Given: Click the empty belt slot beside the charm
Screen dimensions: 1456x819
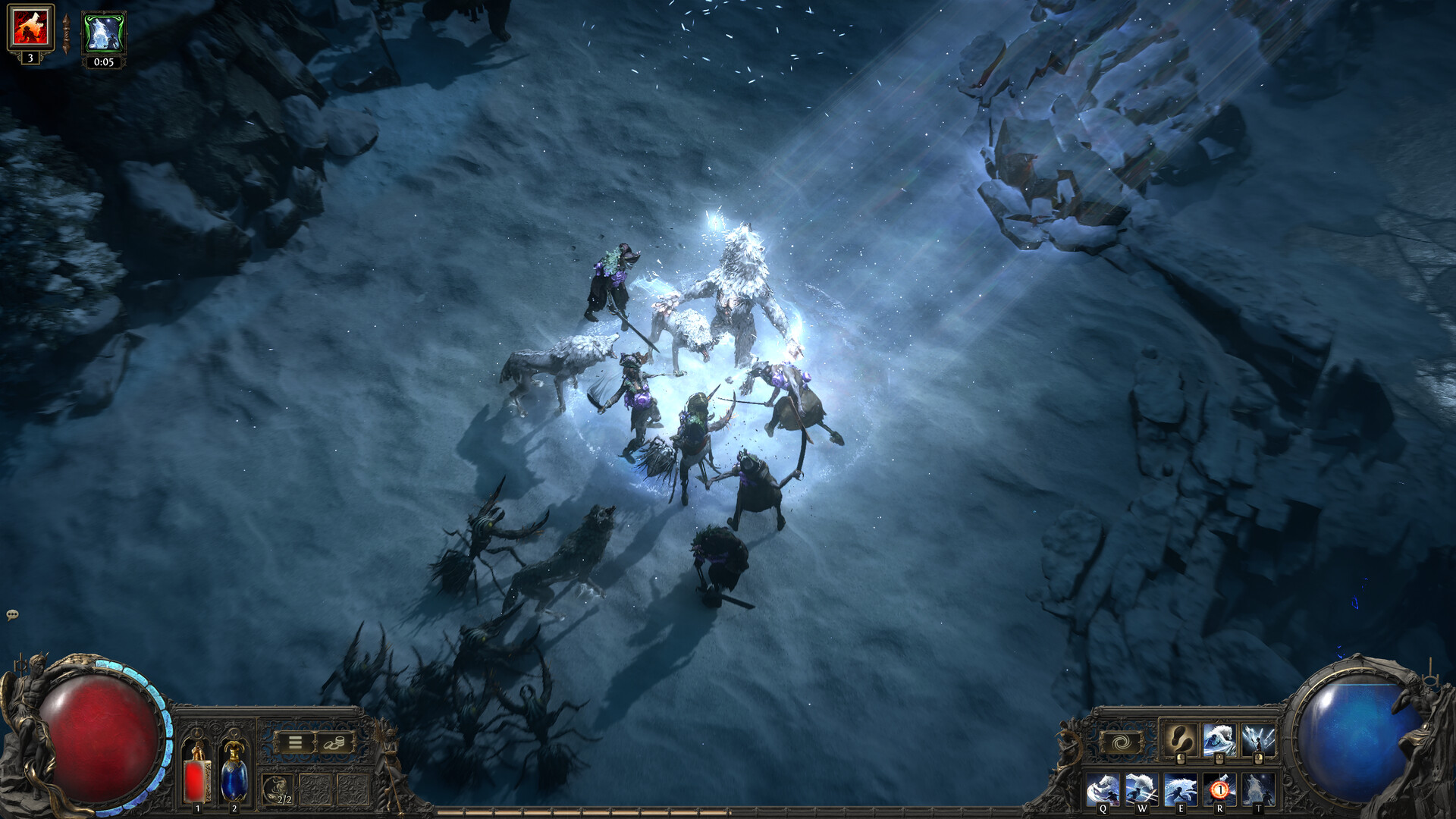Looking at the screenshot, I should coord(316,789).
